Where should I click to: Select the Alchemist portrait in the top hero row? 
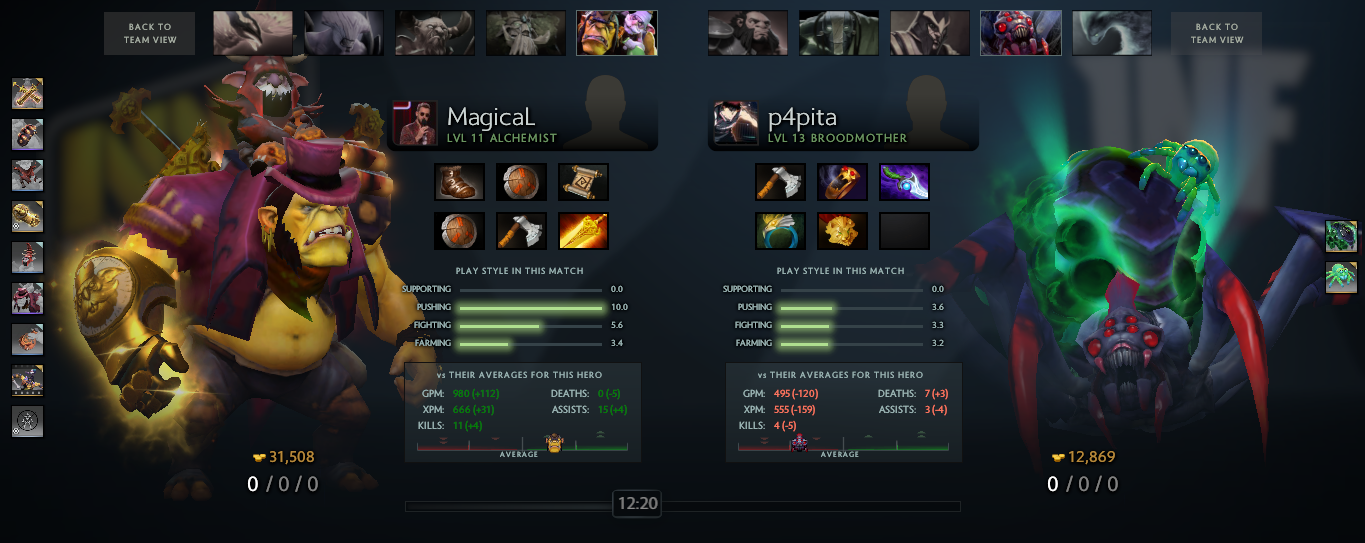pos(616,34)
